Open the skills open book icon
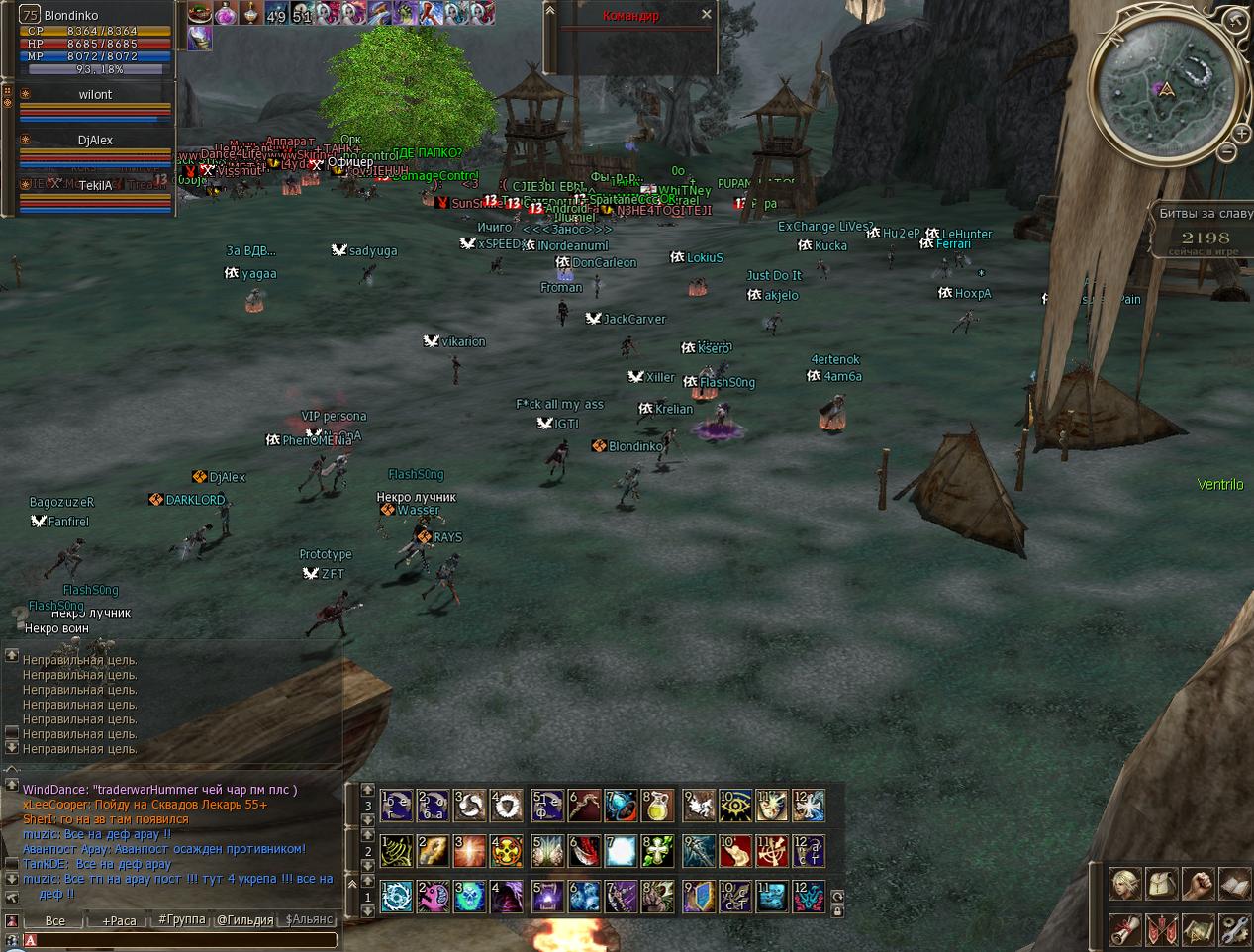The image size is (1254, 952). (x=1233, y=884)
